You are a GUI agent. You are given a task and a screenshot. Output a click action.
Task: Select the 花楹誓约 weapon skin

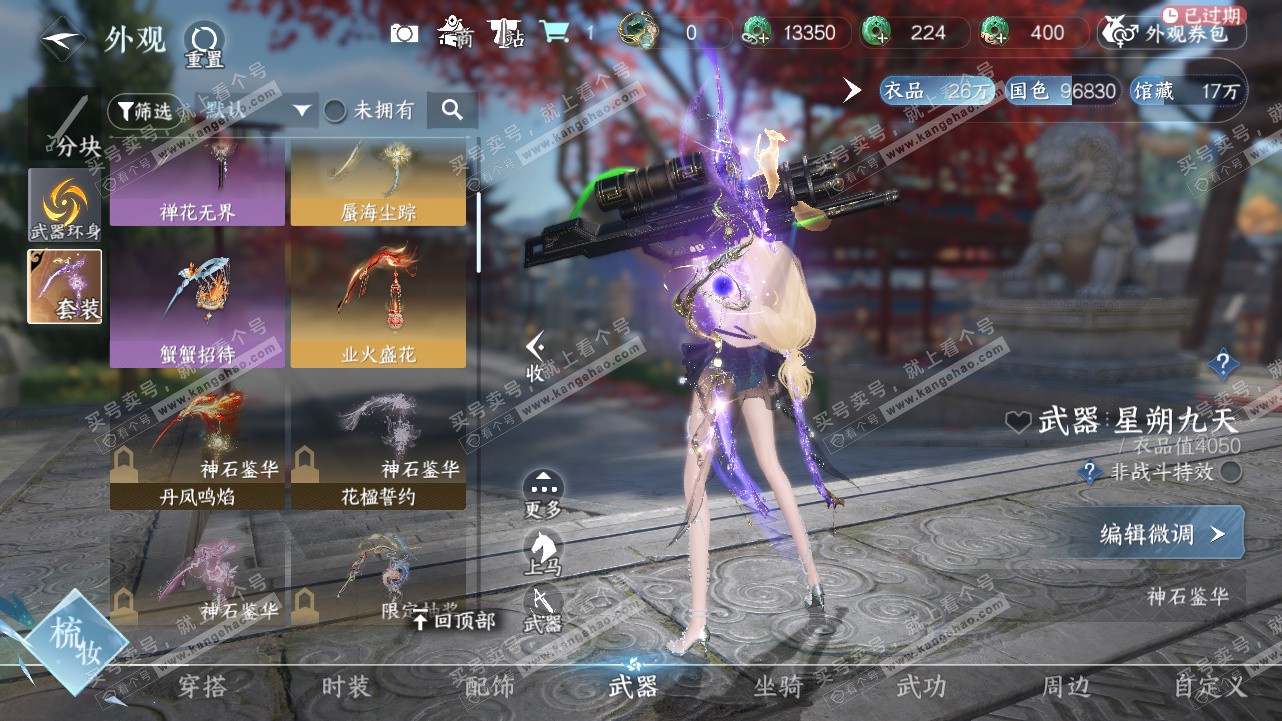click(378, 450)
